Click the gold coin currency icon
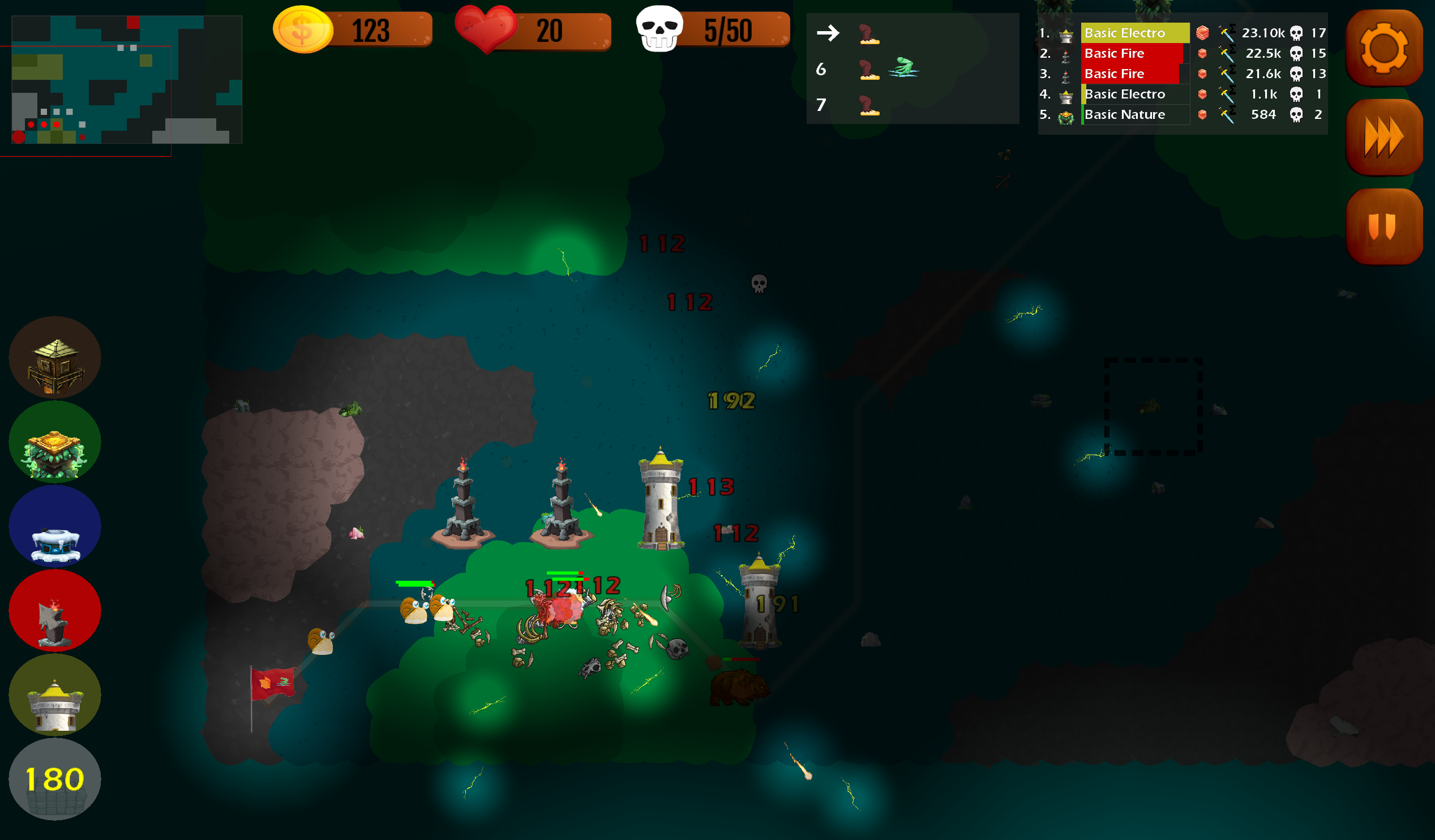Screen dimensions: 1435x840 point(303,29)
